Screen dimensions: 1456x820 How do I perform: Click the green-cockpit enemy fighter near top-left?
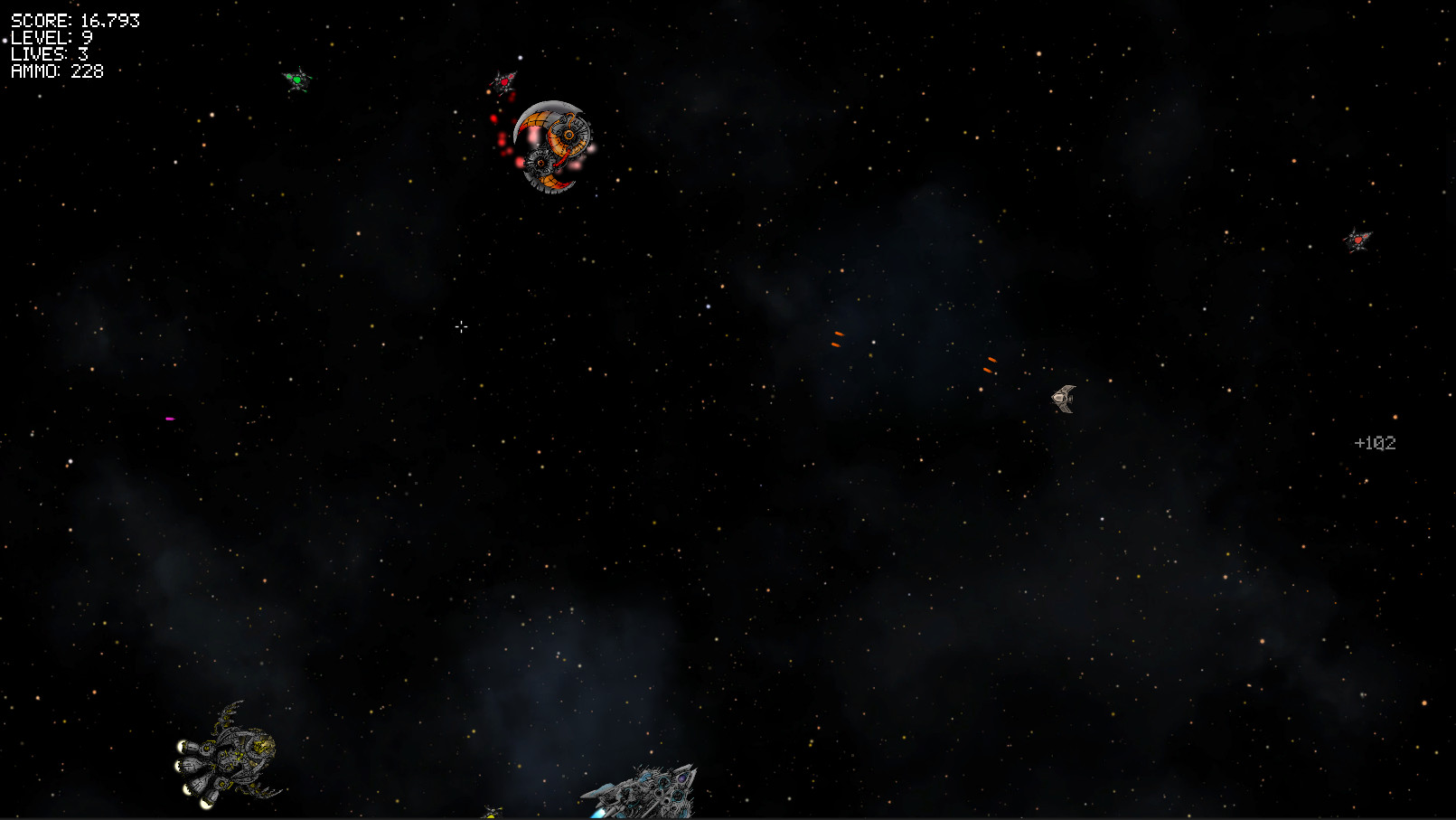tap(297, 81)
